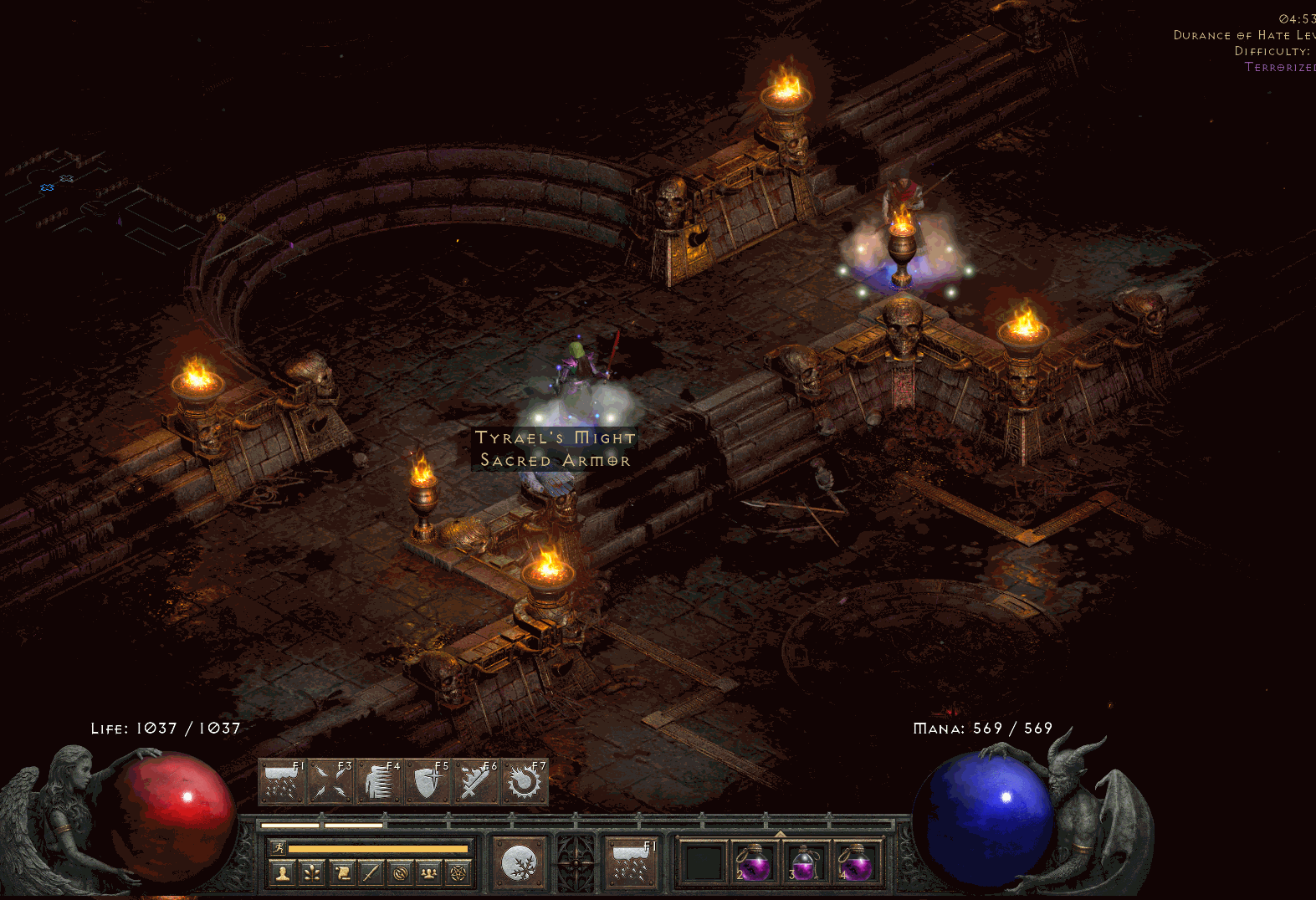Click the swirl orb mini panel button
Screen dimensions: 1316x900
400,873
